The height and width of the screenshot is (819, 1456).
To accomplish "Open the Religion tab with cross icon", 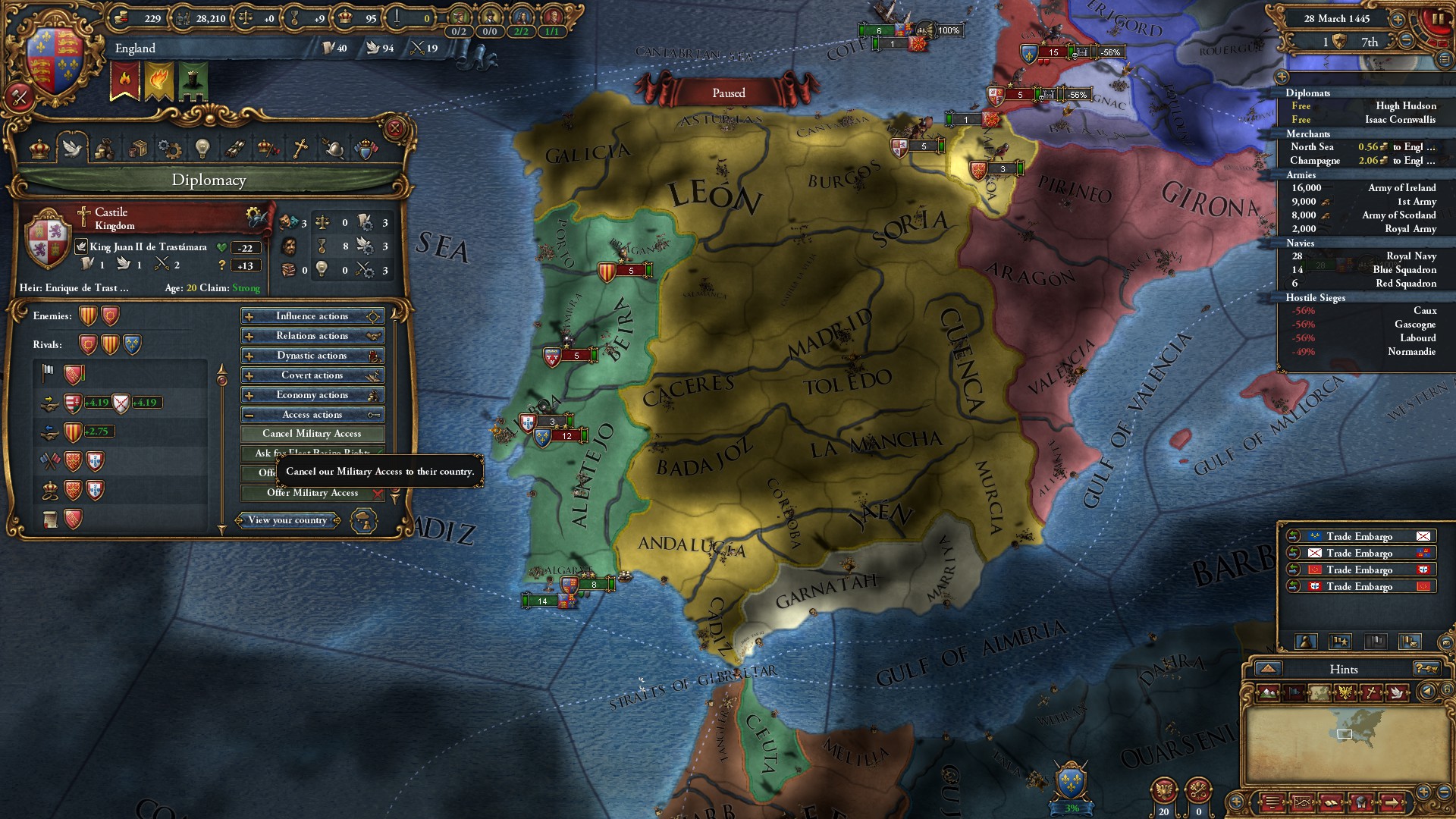I will 300,149.
